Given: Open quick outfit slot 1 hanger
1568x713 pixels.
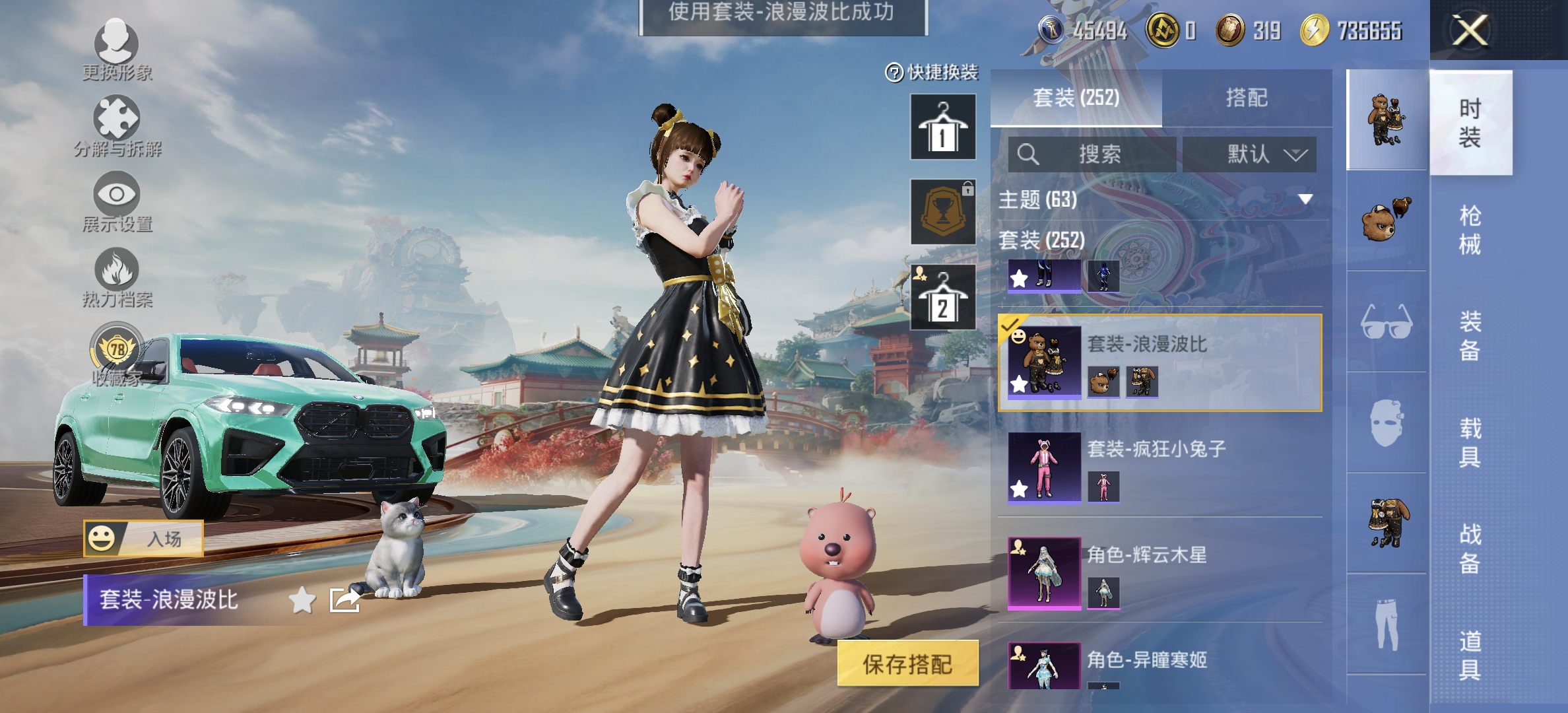Looking at the screenshot, I should coord(943,127).
